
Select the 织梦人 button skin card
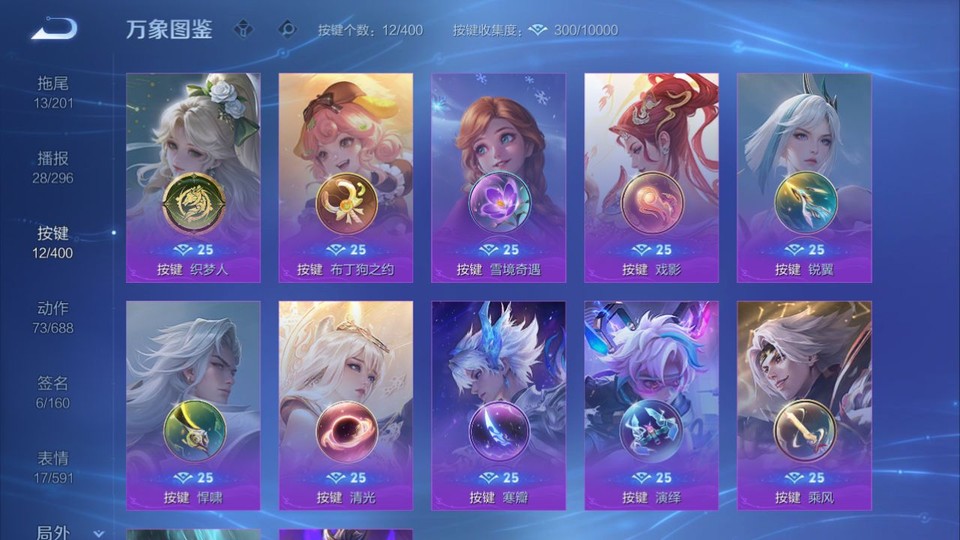(193, 178)
